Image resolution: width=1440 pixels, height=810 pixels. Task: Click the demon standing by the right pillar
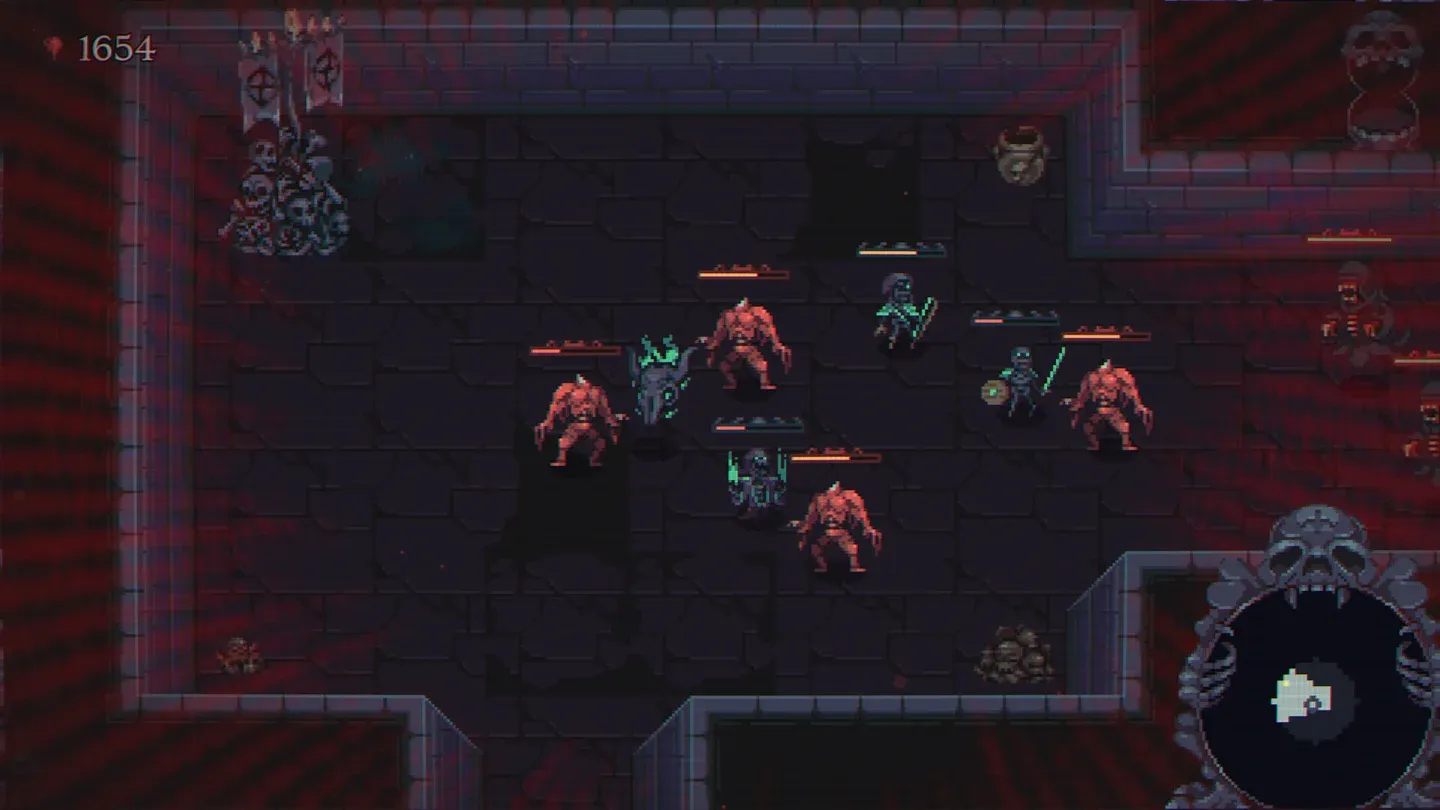click(1110, 400)
